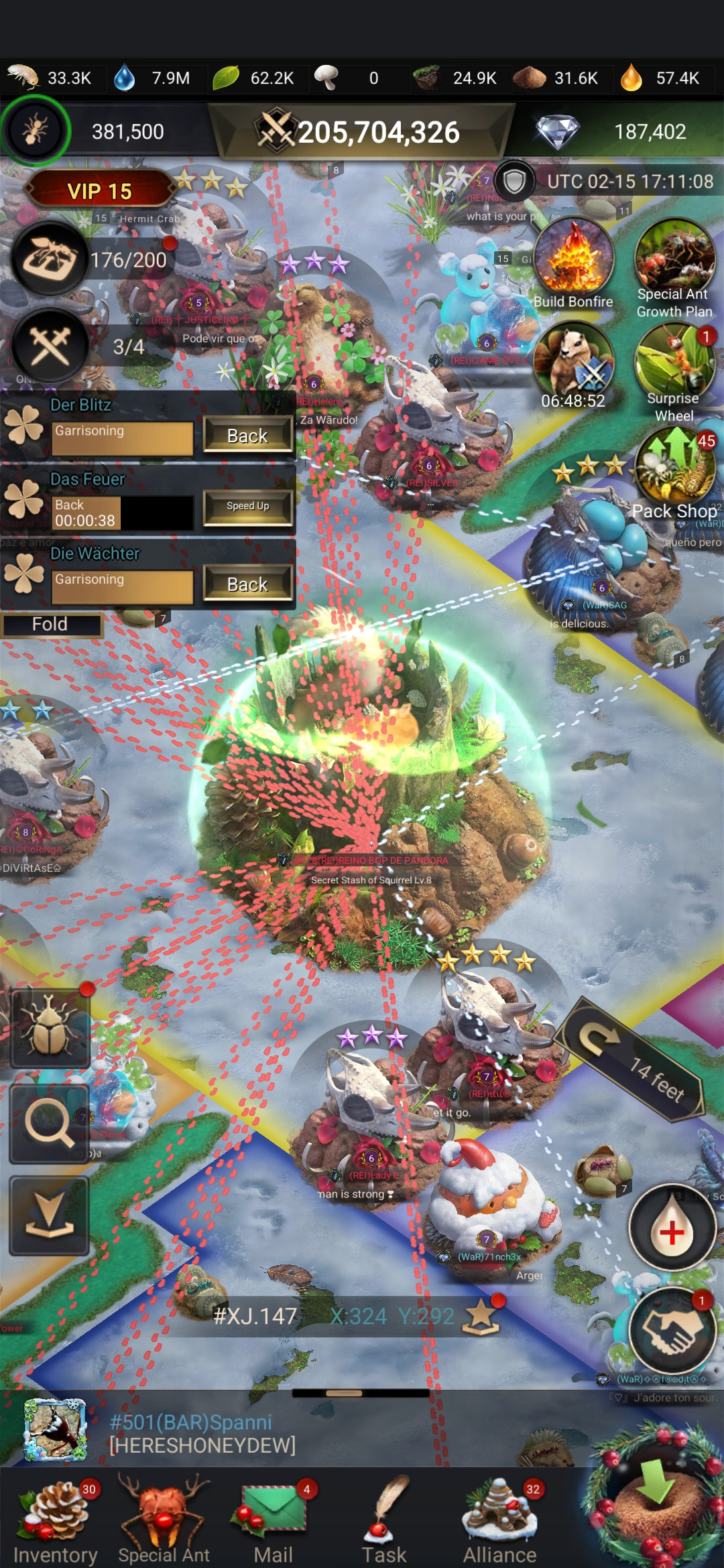Bookmark the location with the star icon
The width and height of the screenshot is (724, 1568).
click(481, 1315)
